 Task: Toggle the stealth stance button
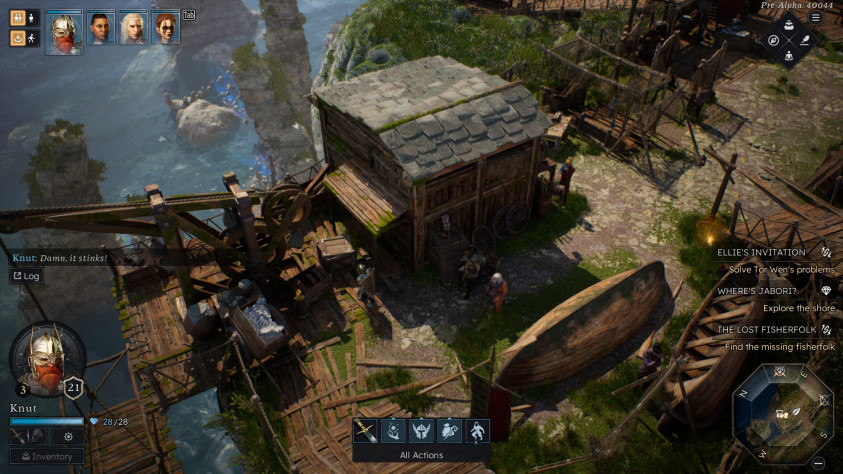coord(18,38)
